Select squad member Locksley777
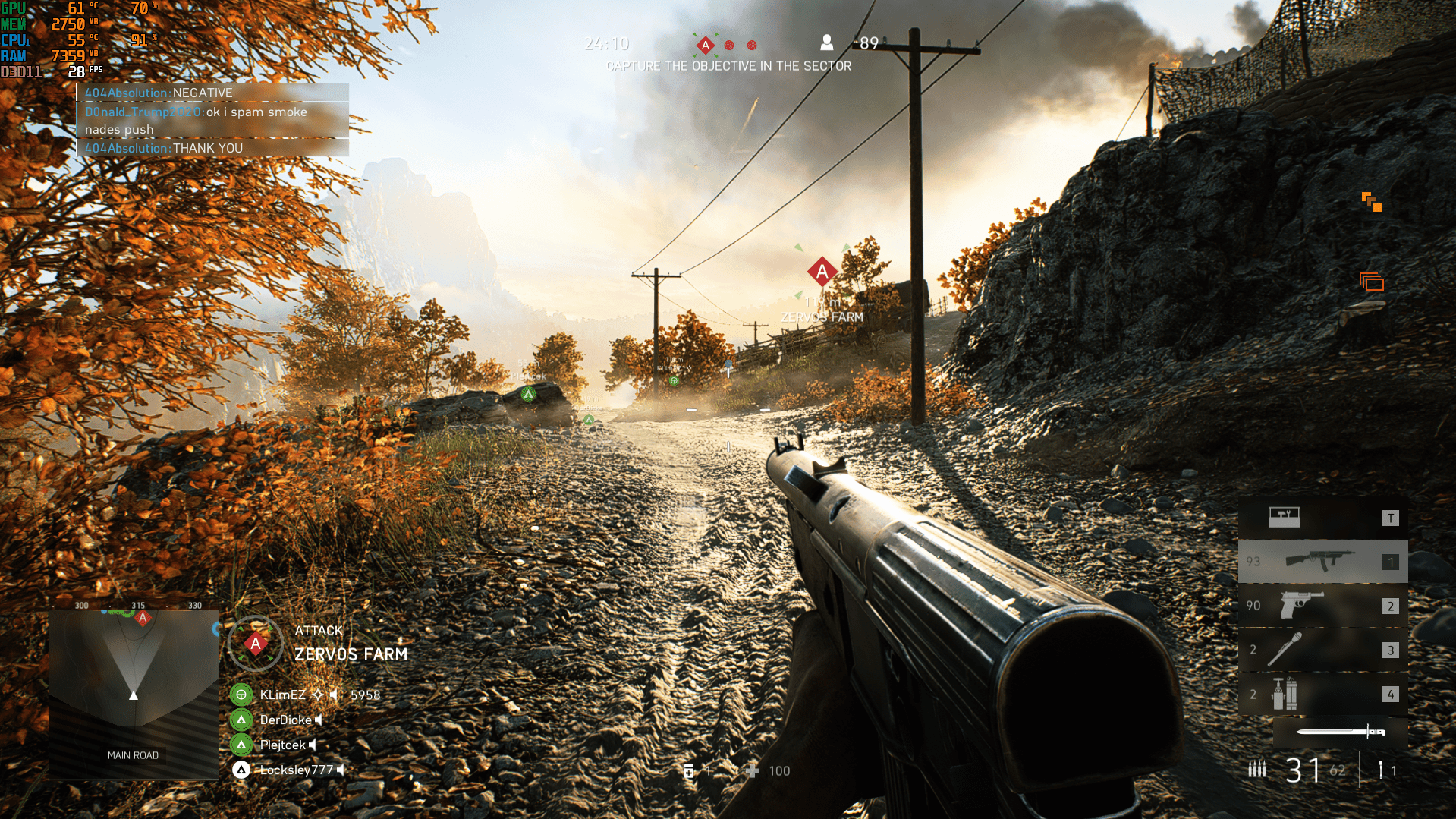This screenshot has width=1456, height=819. [x=296, y=770]
